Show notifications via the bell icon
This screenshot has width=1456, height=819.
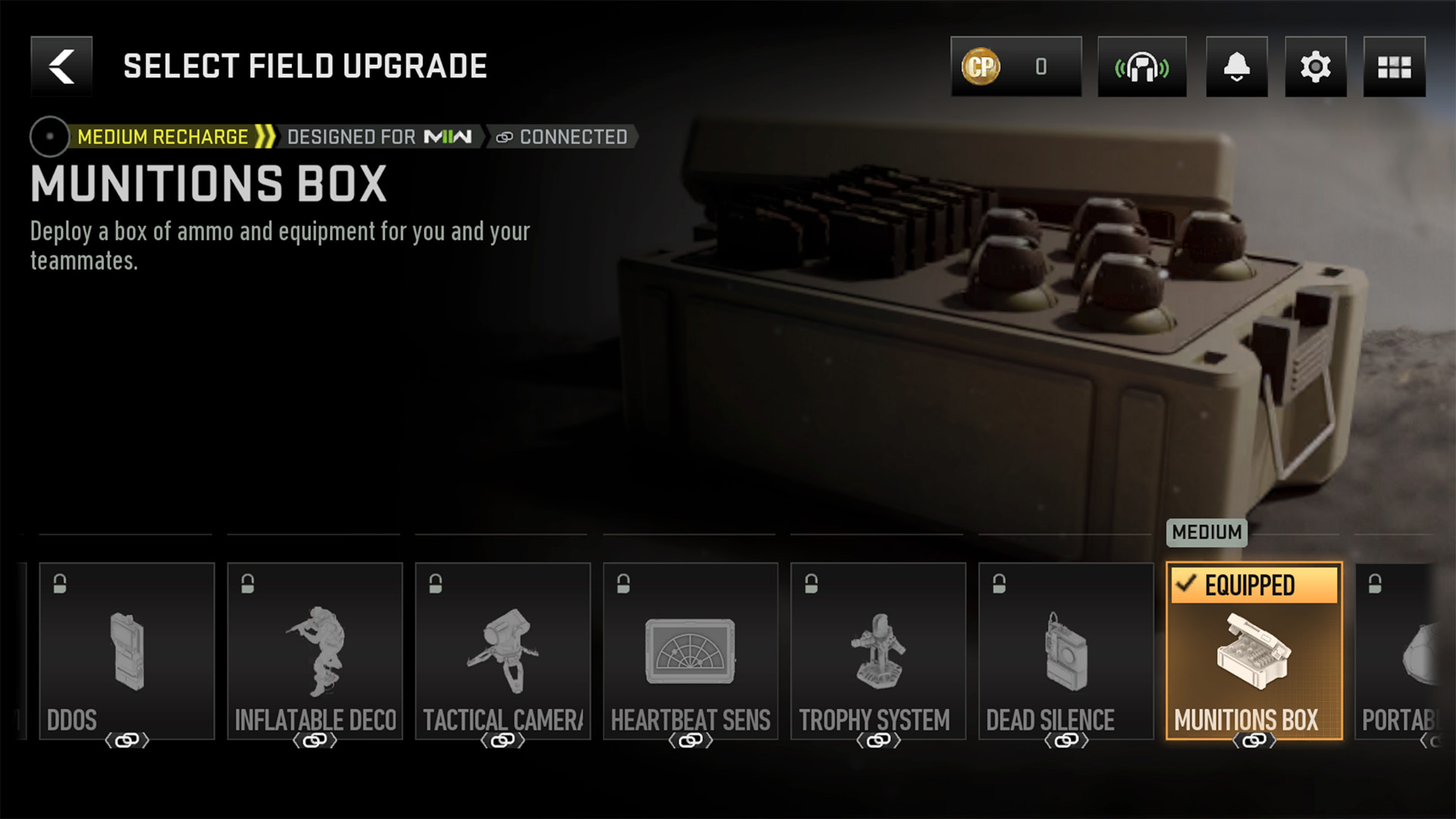point(1236,67)
